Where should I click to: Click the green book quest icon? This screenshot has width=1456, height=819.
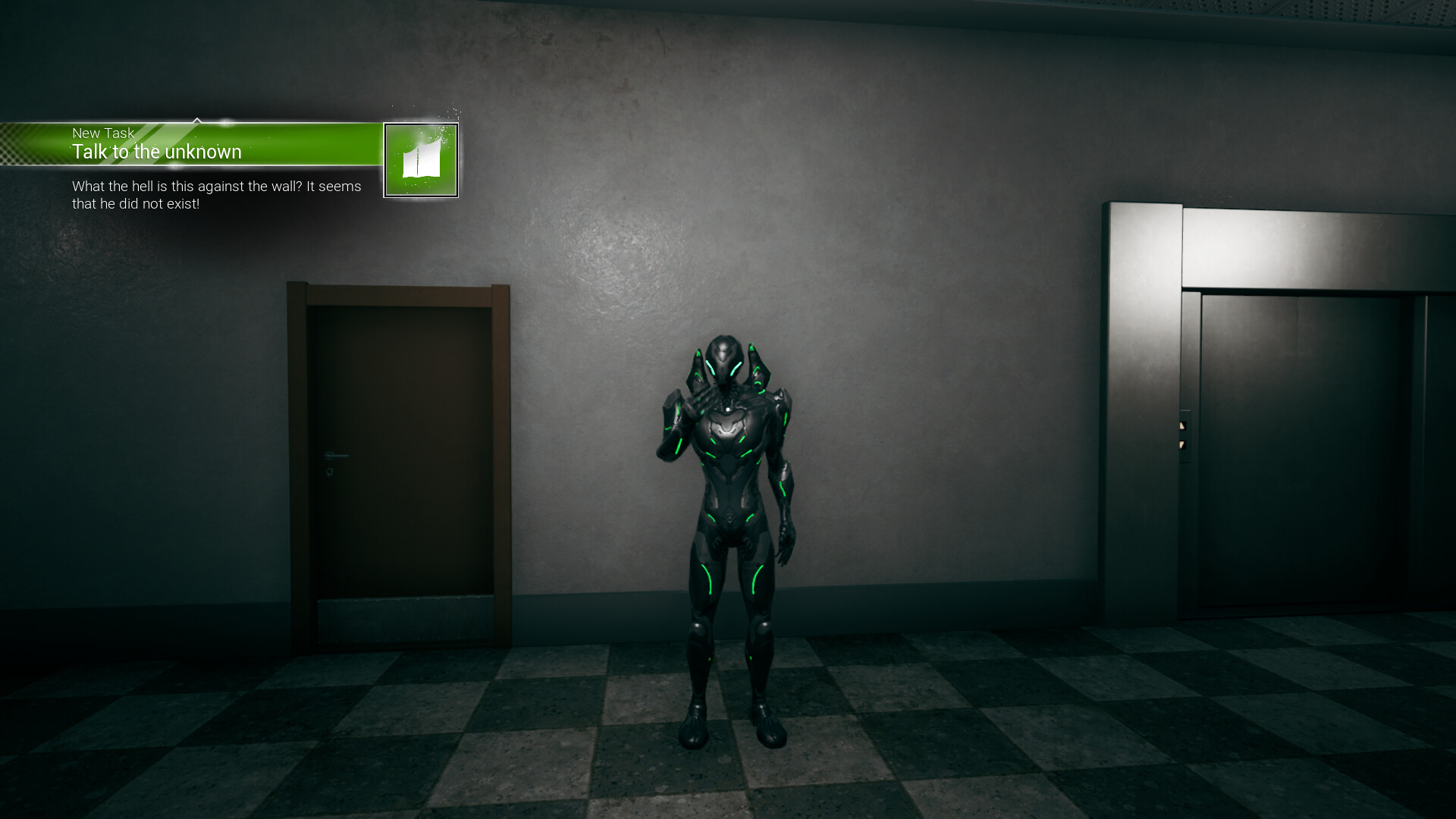pos(422,158)
